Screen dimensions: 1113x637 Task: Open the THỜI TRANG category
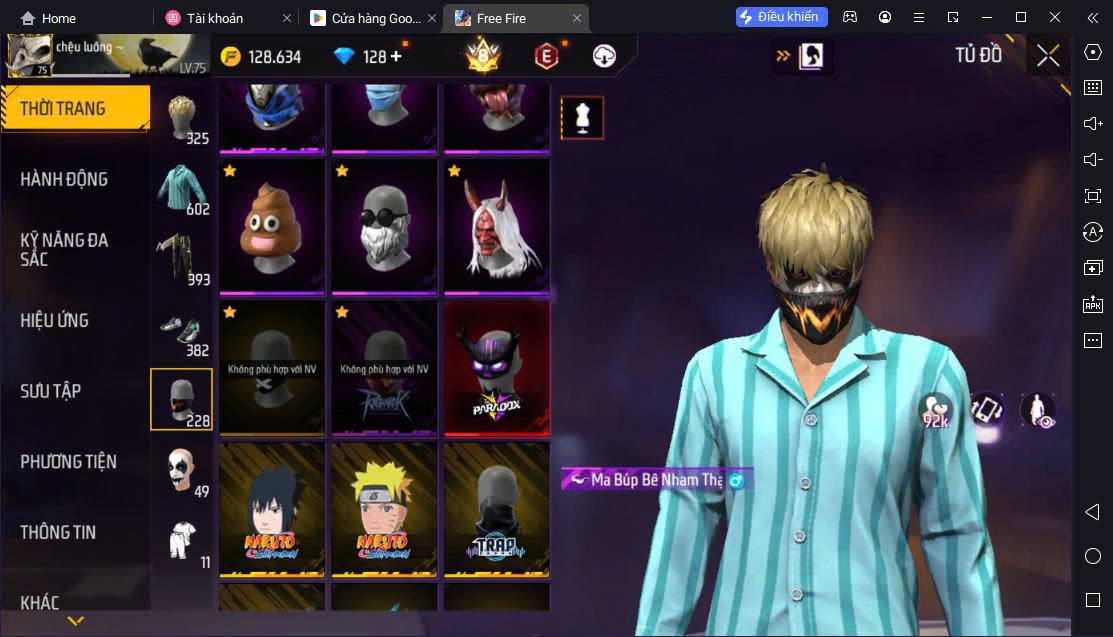64,108
